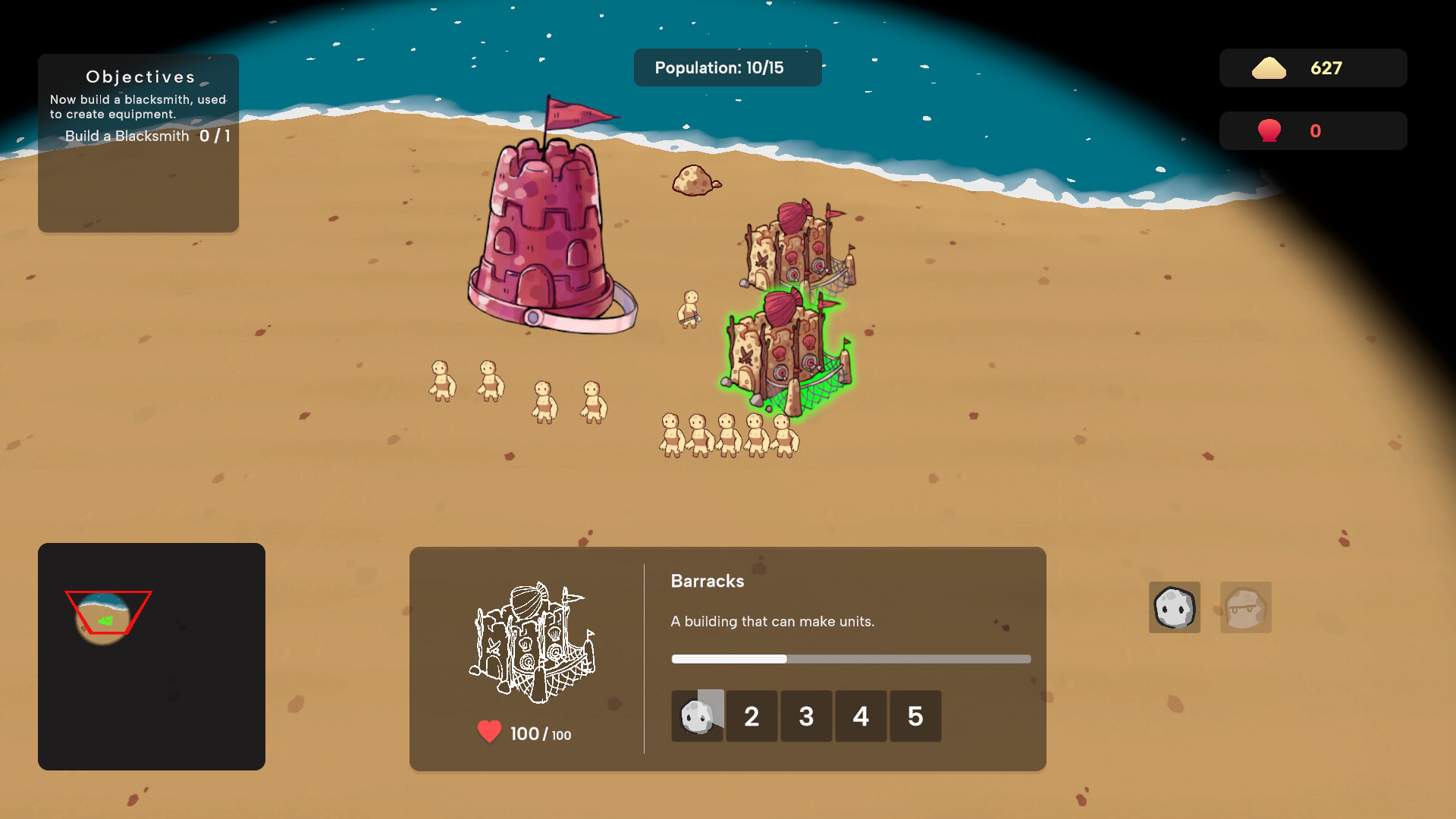Queue a unit in training slot 5
Image resolution: width=1456 pixels, height=819 pixels.
[915, 716]
